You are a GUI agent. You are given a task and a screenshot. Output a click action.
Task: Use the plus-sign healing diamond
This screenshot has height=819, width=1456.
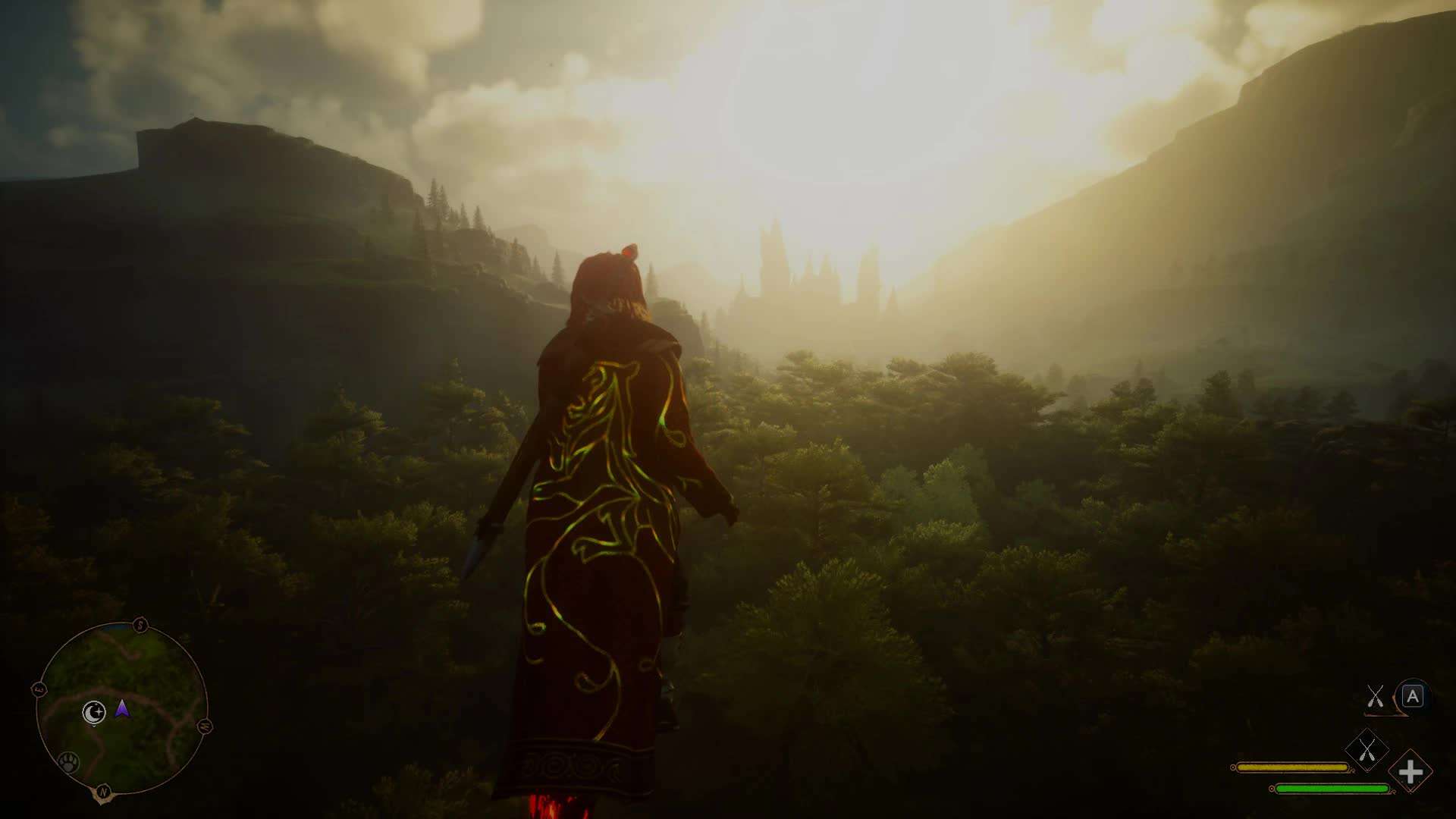coord(1410,772)
